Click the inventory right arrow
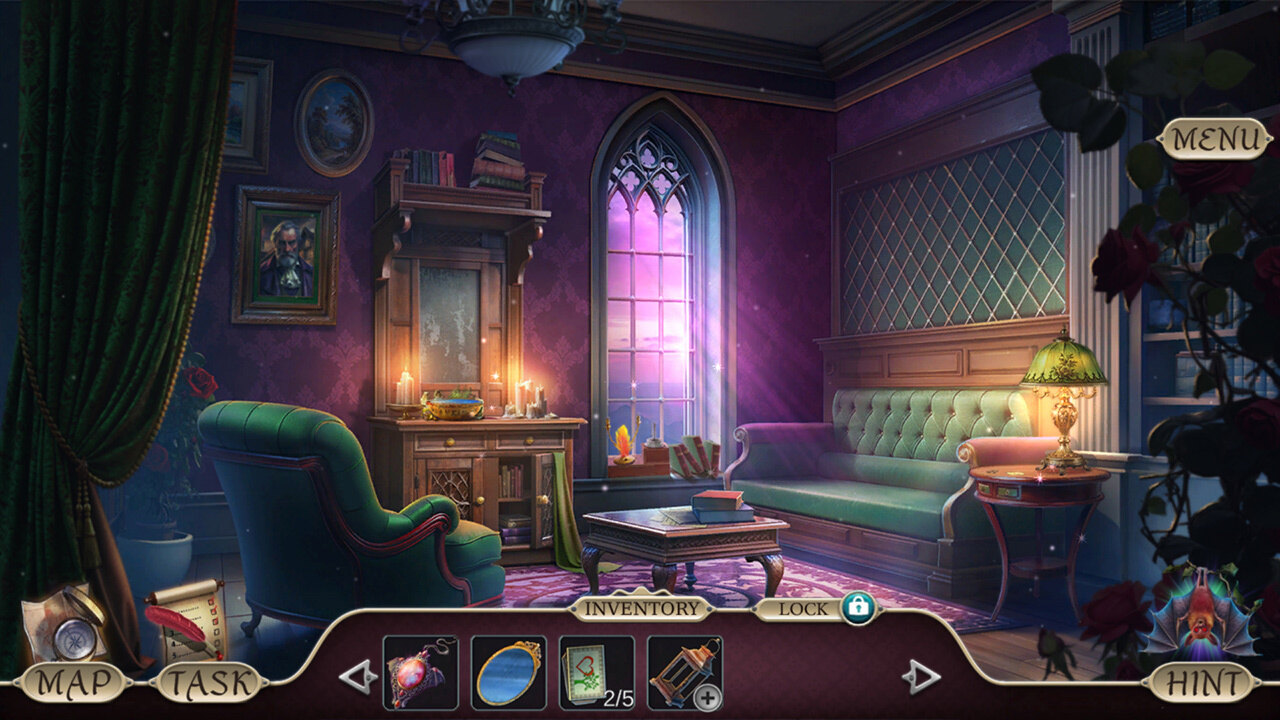Screen dimensions: 1280x720 (x=920, y=677)
